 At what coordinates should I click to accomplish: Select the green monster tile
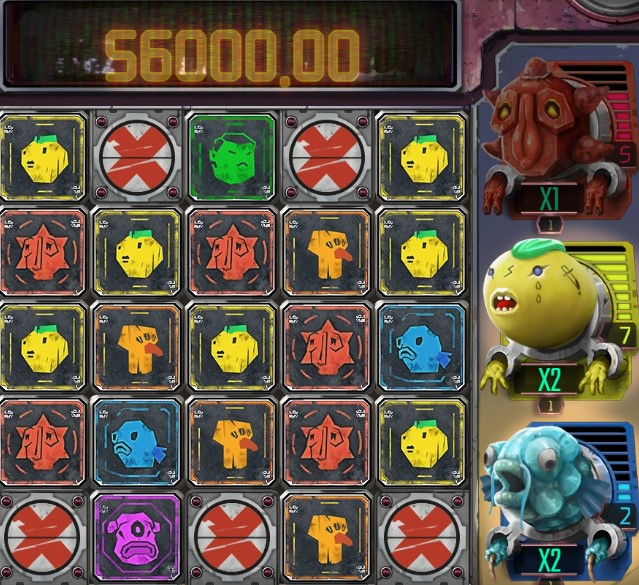[231, 155]
